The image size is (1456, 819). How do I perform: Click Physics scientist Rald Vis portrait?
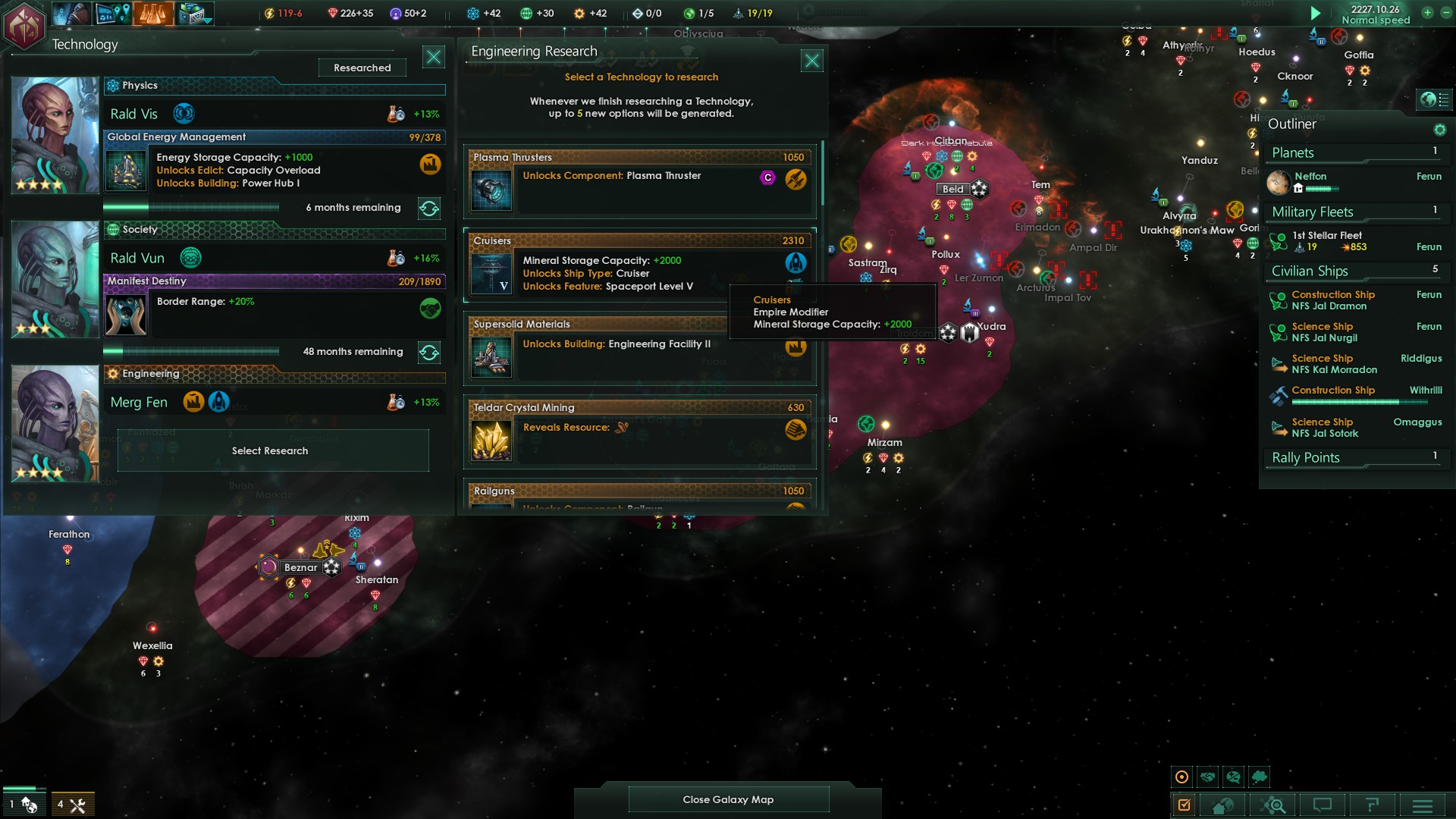[55, 134]
